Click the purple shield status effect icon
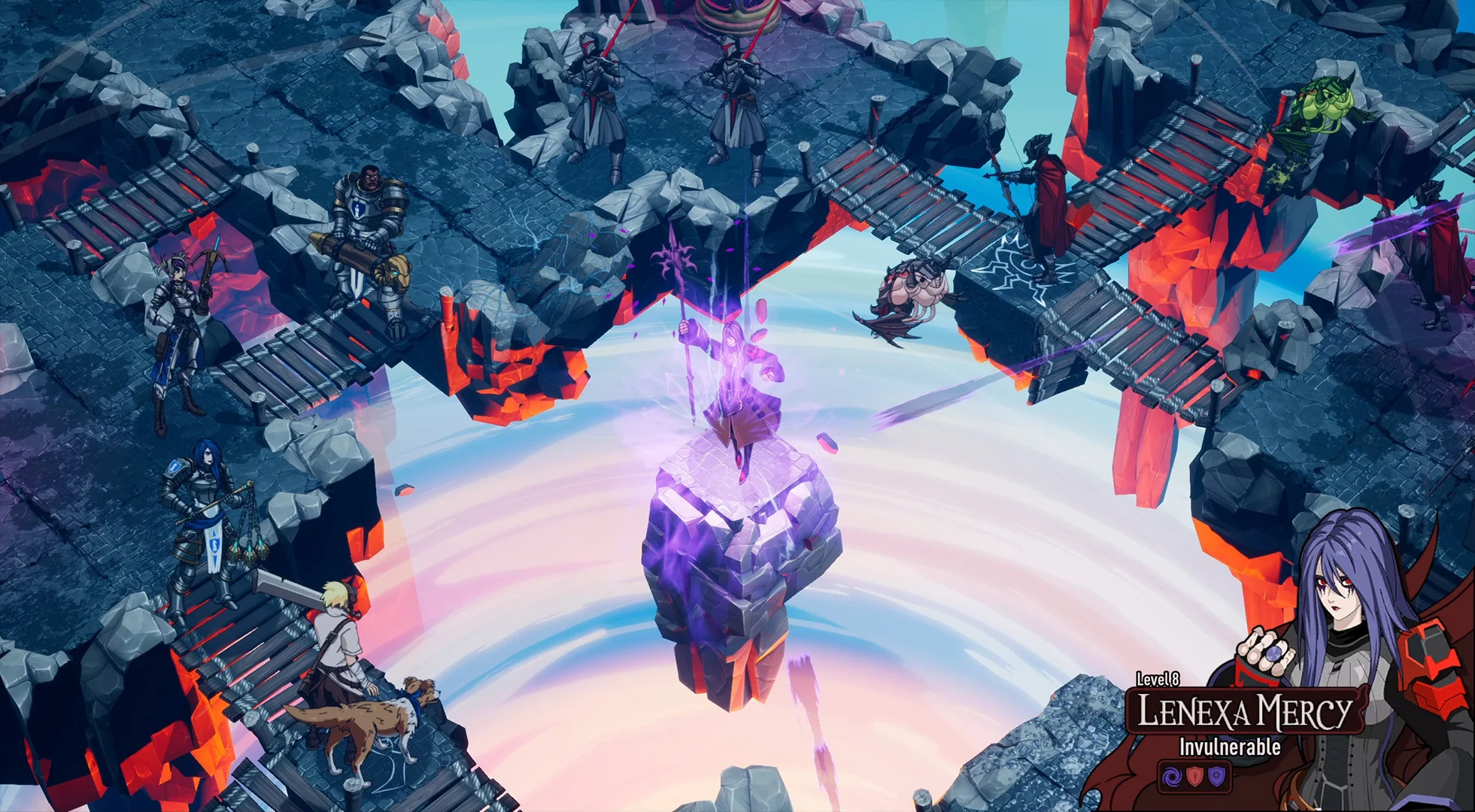Viewport: 1475px width, 812px height. [x=1217, y=777]
